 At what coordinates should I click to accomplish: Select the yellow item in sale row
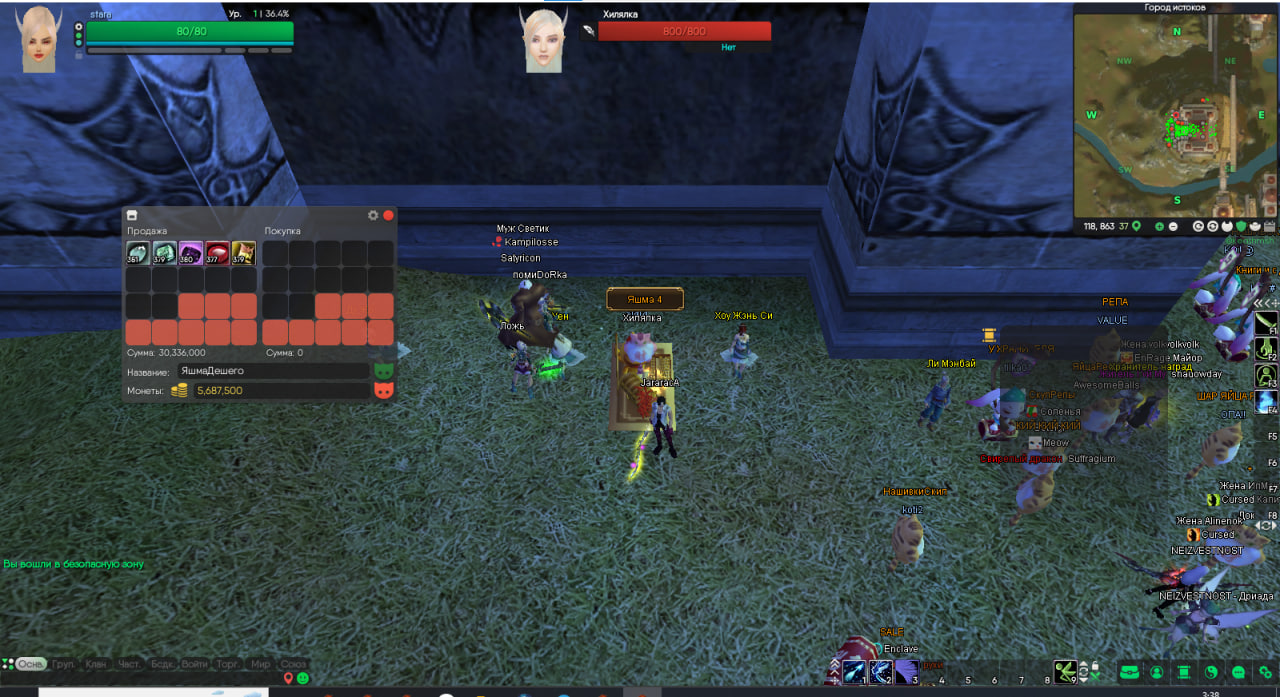click(243, 253)
